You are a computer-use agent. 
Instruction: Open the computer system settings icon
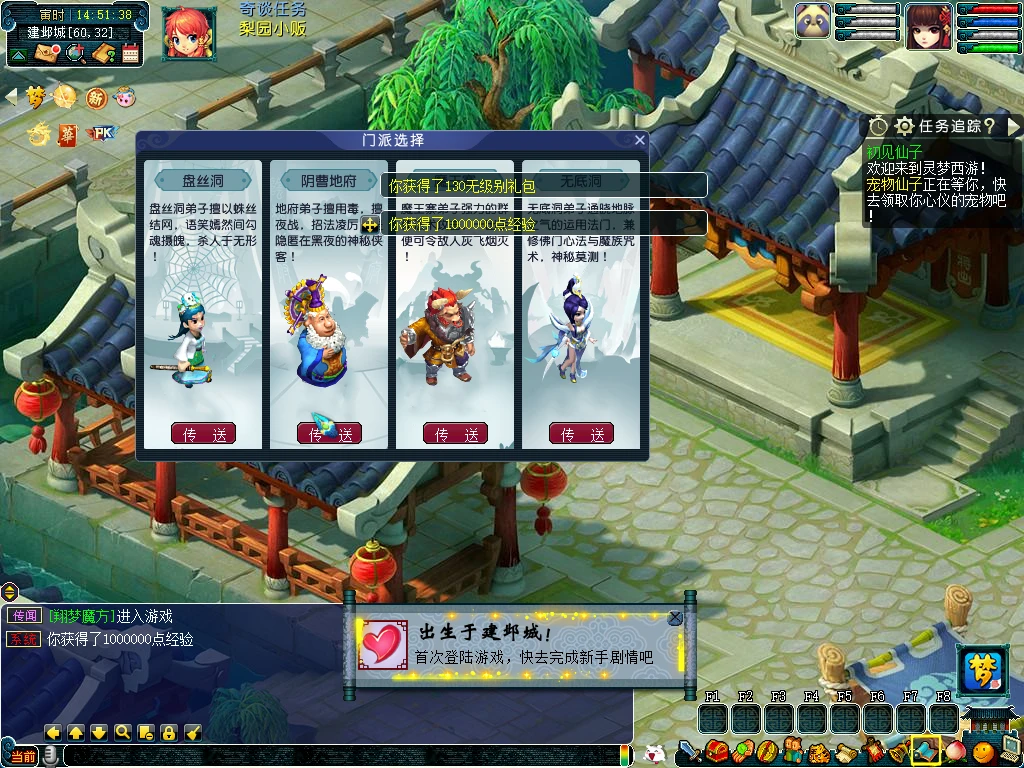pyautogui.click(x=1009, y=748)
